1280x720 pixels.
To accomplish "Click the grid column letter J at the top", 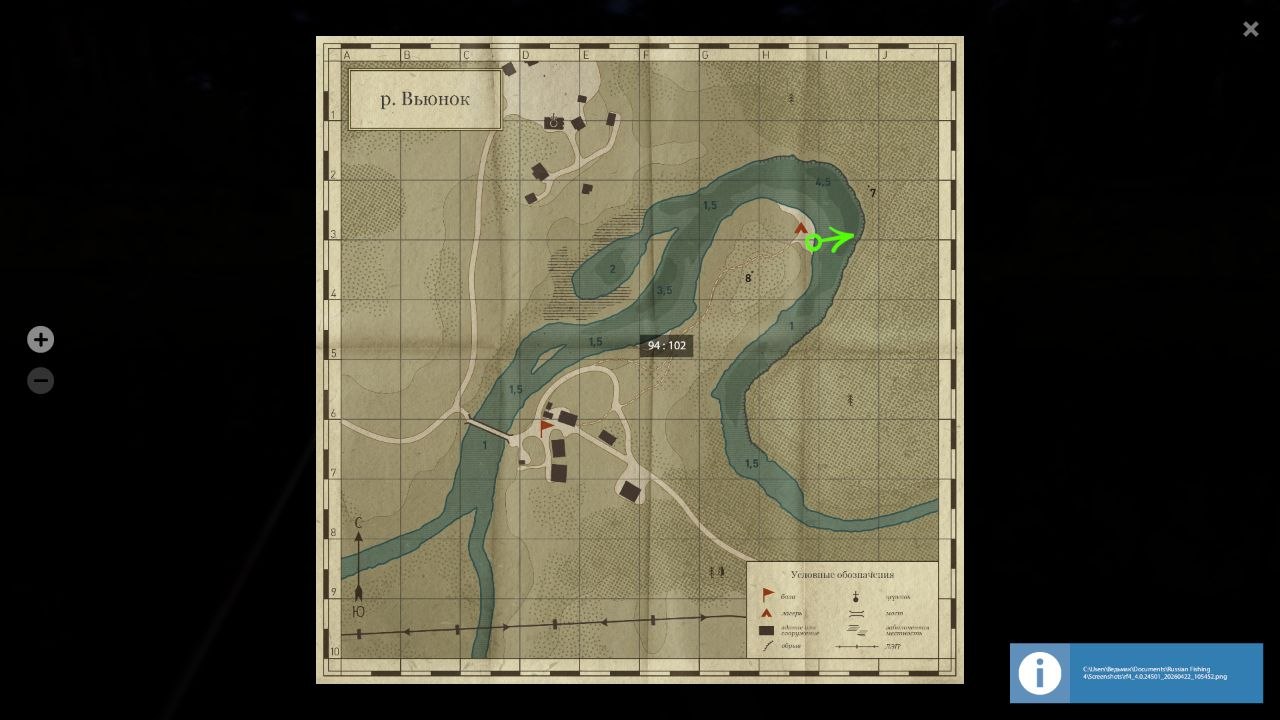I will click(884, 54).
